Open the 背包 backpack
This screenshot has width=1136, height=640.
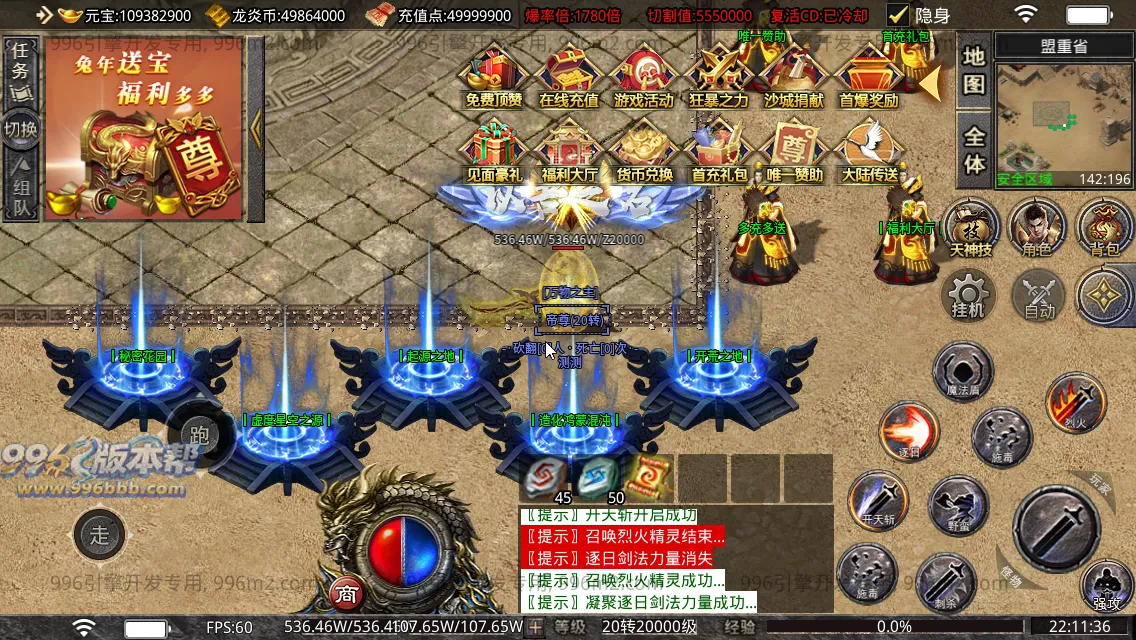point(1104,226)
